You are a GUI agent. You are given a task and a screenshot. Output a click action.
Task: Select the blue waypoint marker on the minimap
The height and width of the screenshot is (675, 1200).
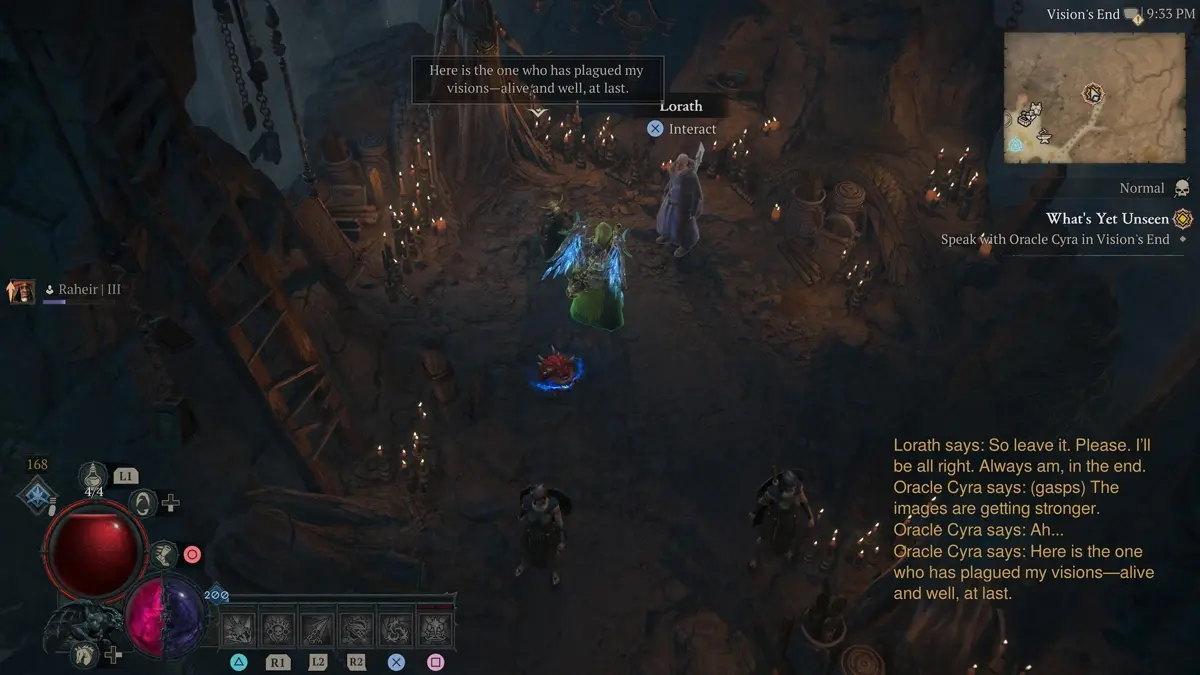pos(1016,145)
